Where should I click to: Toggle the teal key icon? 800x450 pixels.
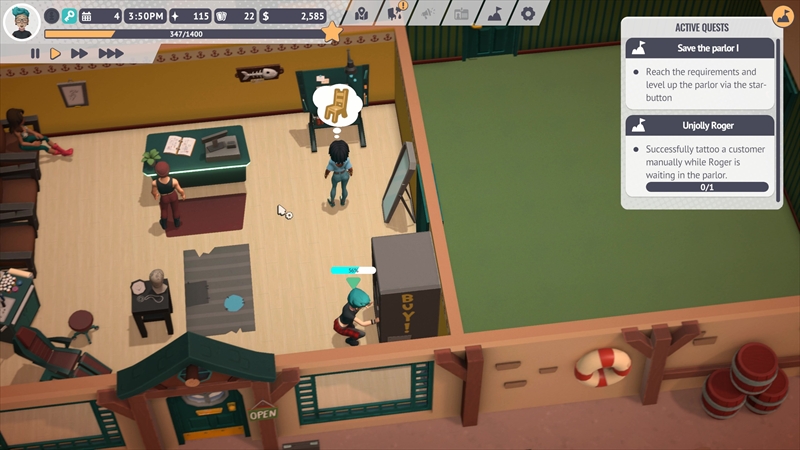[x=69, y=16]
